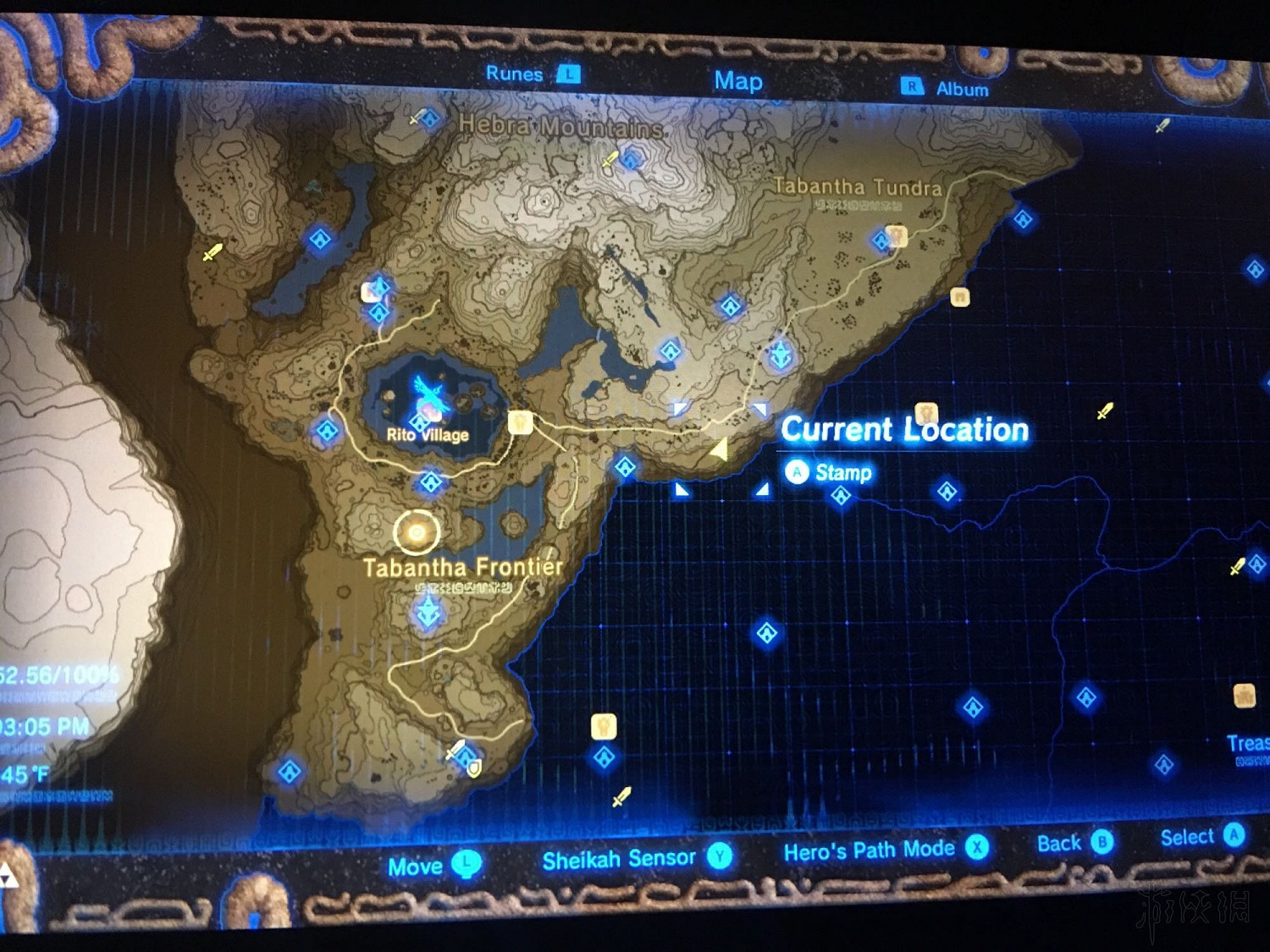This screenshot has width=1270, height=952.
Task: Select the shrine icon near Rito Village
Action: click(x=420, y=423)
